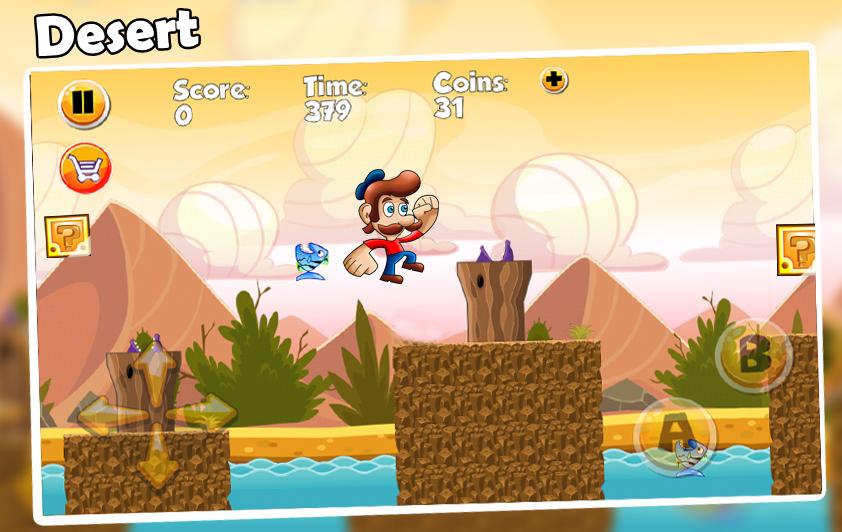Tap the d-pad left arrow
Image resolution: width=842 pixels, height=532 pixels.
99,413
